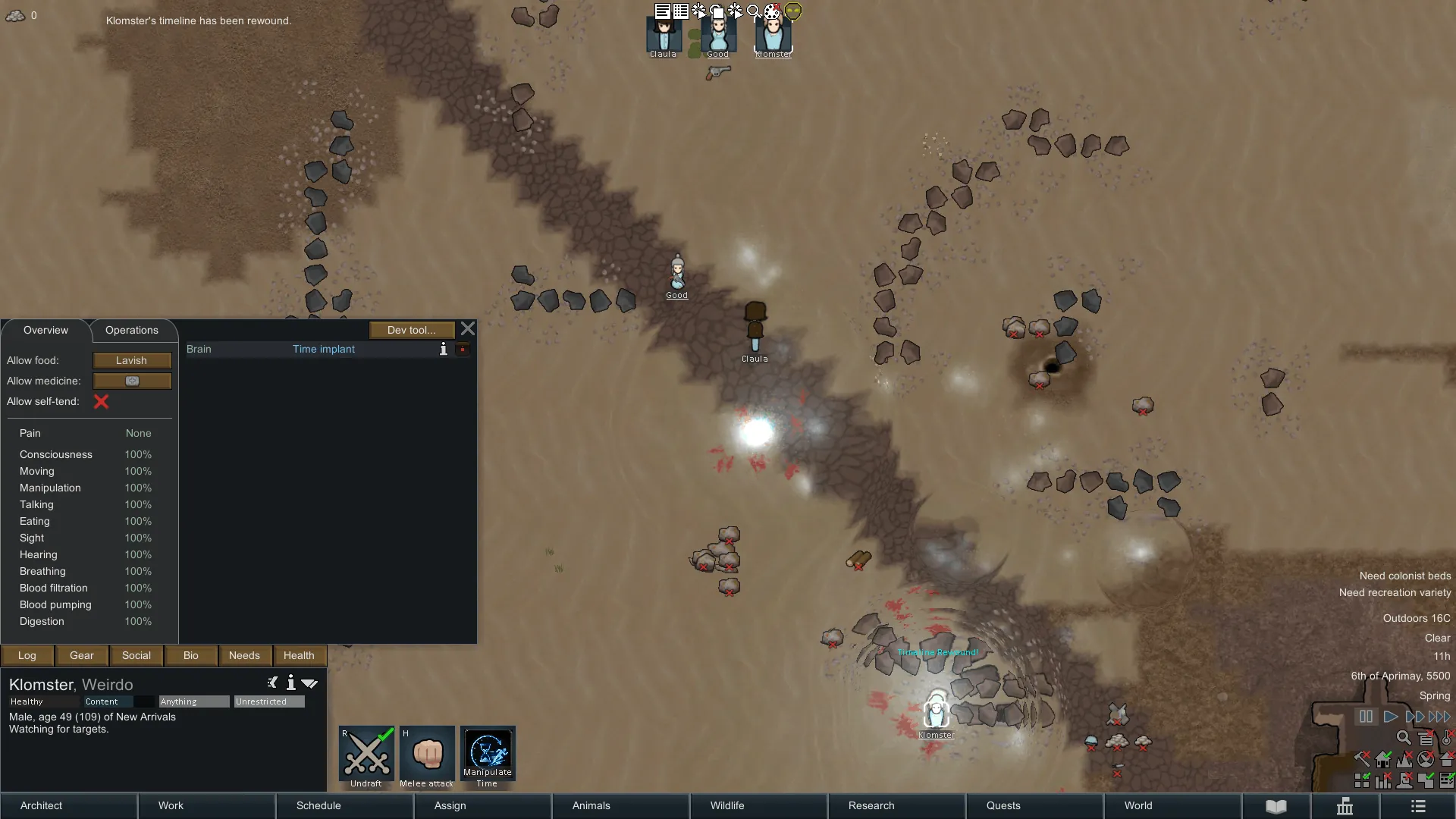Screen dimensions: 1456x819
Task: Show info for the Time implant
Action: pos(444,349)
